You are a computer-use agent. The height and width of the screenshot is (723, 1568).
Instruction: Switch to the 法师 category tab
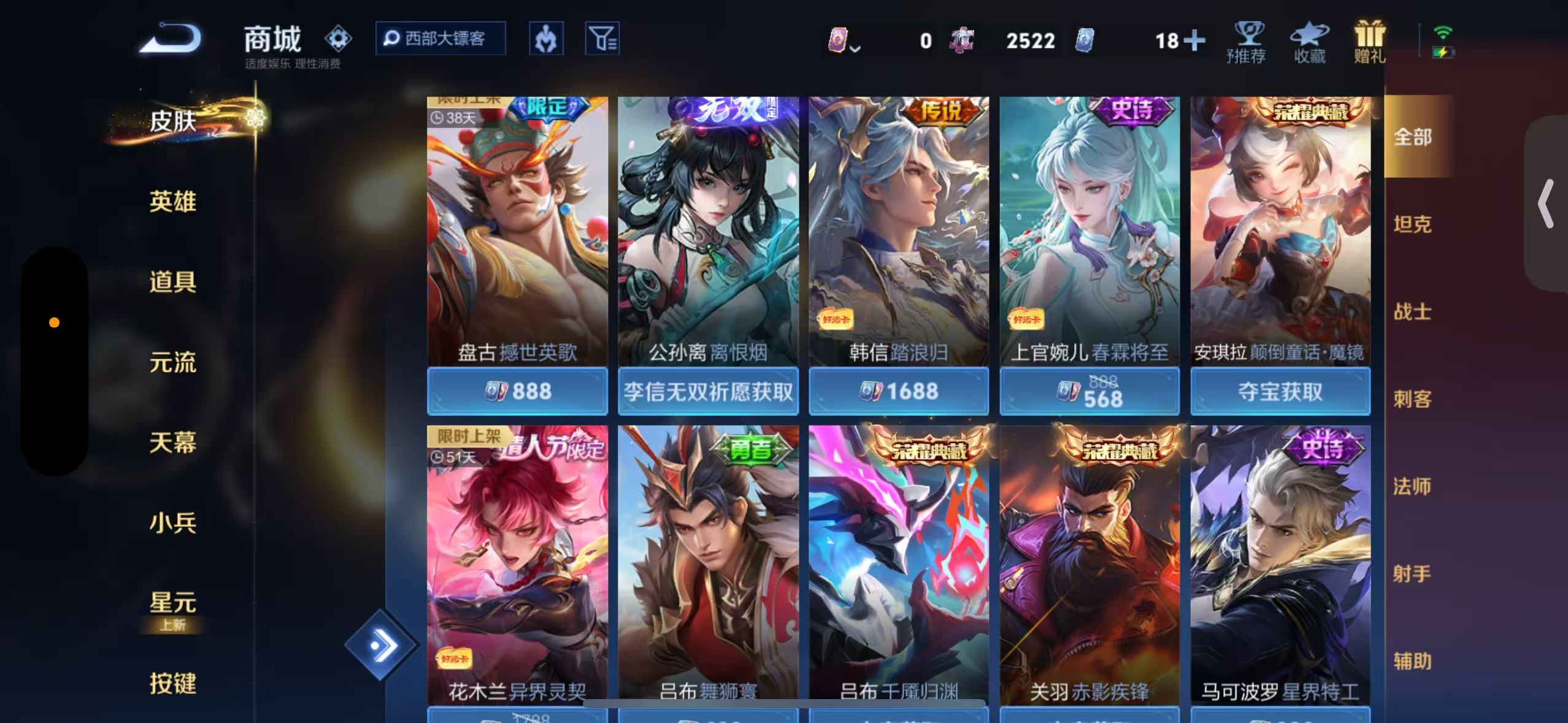(1413, 486)
